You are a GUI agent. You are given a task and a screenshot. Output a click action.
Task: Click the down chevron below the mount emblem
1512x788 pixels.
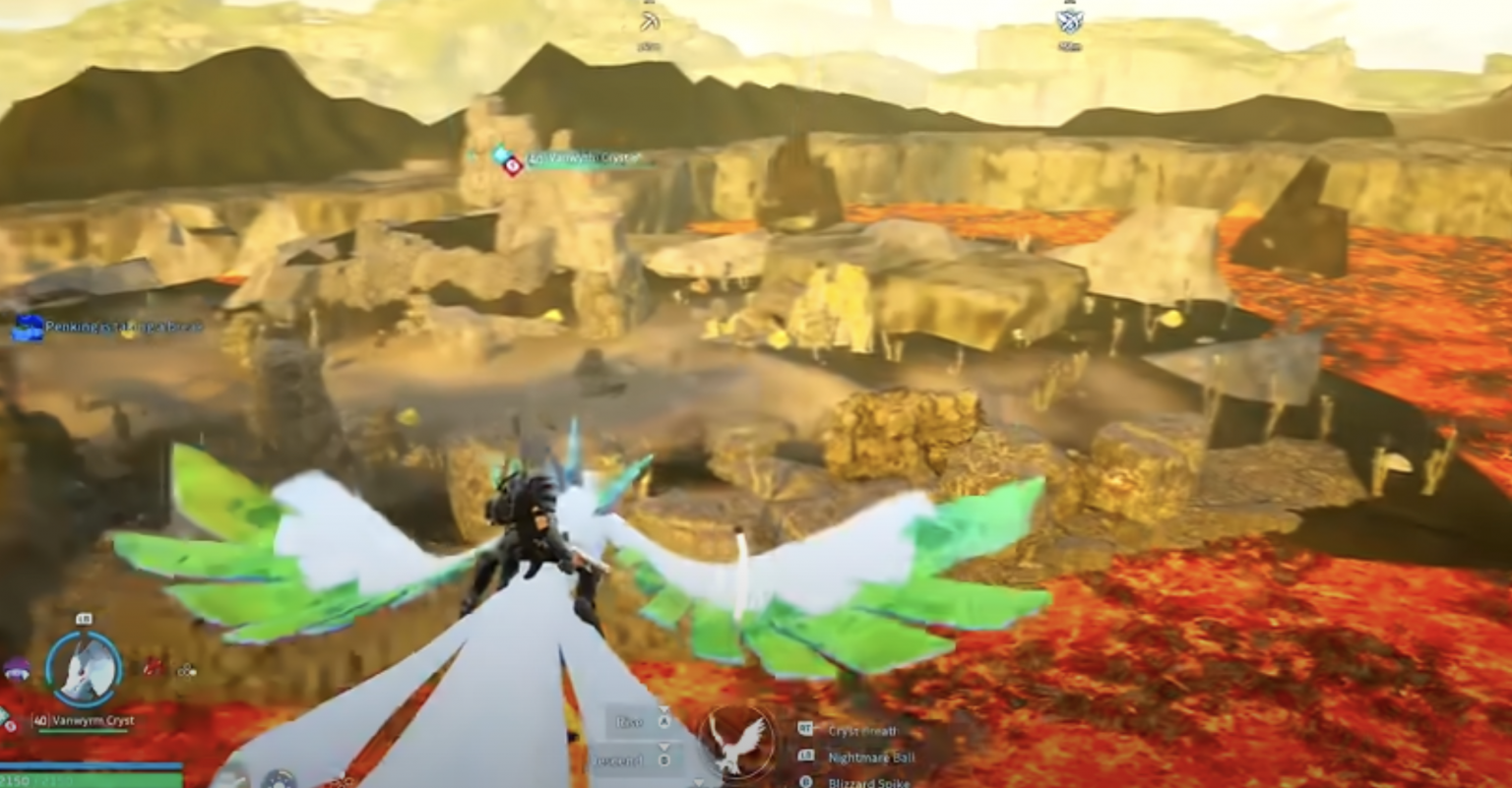pos(699,783)
